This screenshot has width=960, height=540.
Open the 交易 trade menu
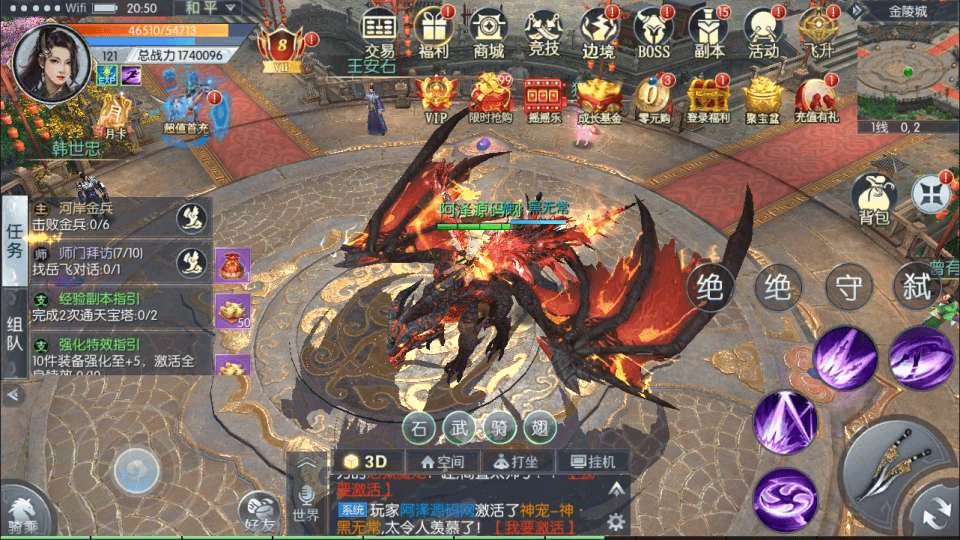click(379, 31)
